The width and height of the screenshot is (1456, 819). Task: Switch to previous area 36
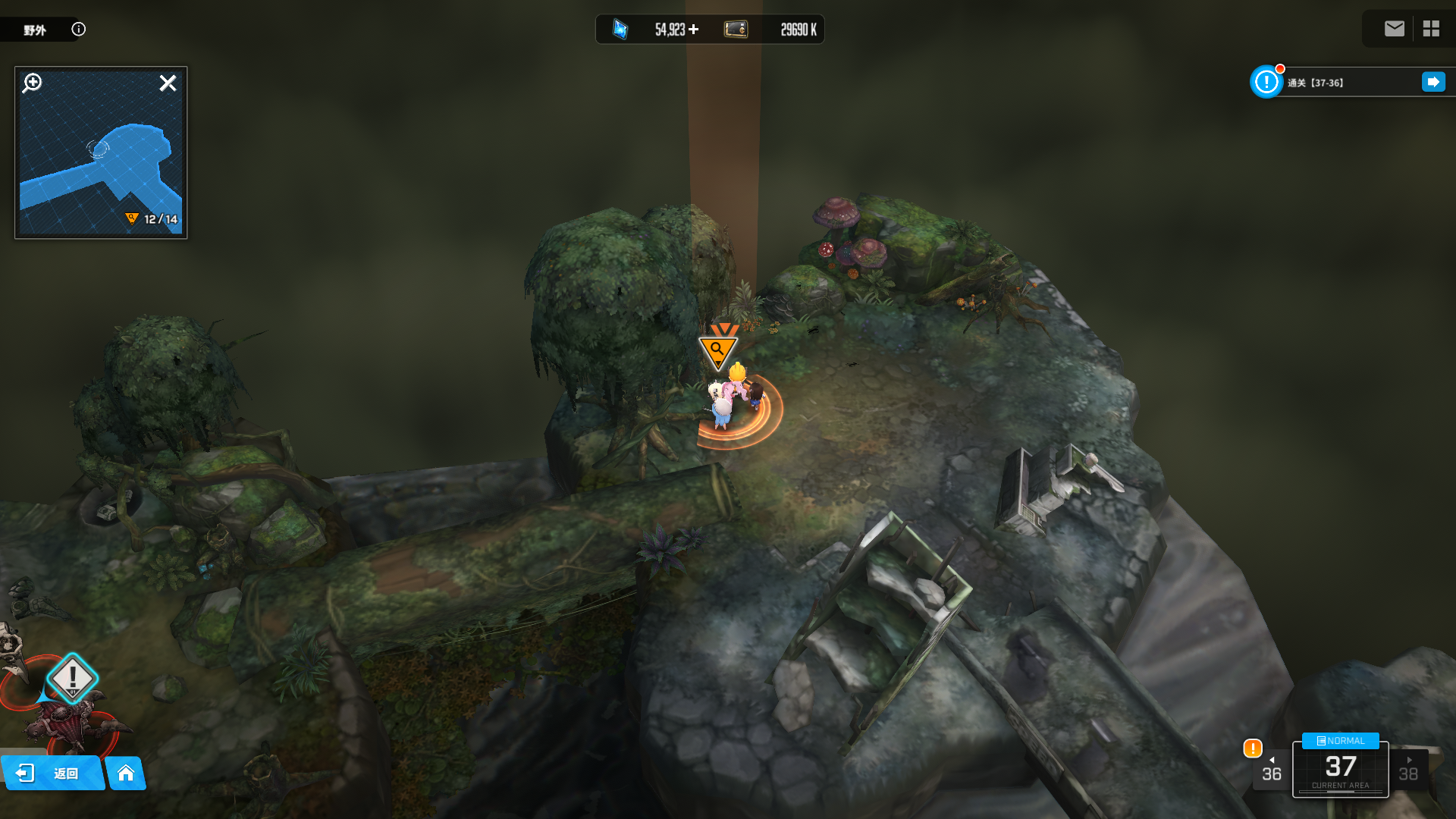(x=1272, y=770)
